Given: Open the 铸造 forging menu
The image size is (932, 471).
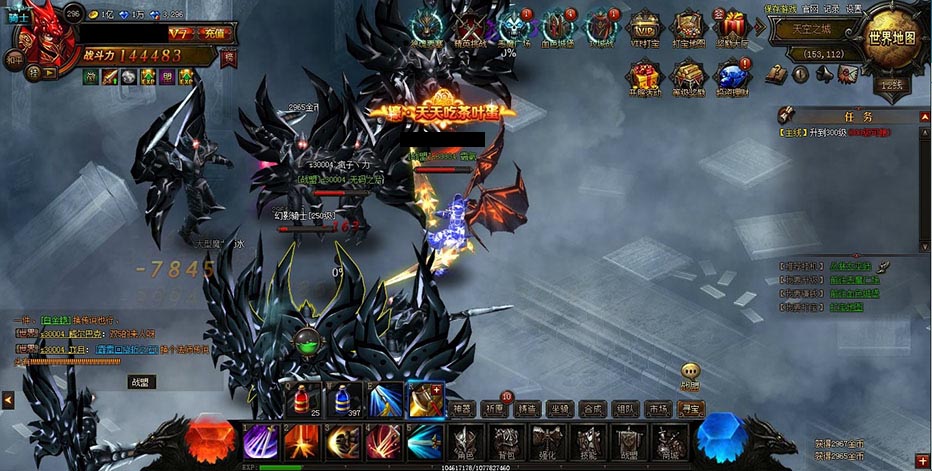Looking at the screenshot, I should (x=526, y=408).
